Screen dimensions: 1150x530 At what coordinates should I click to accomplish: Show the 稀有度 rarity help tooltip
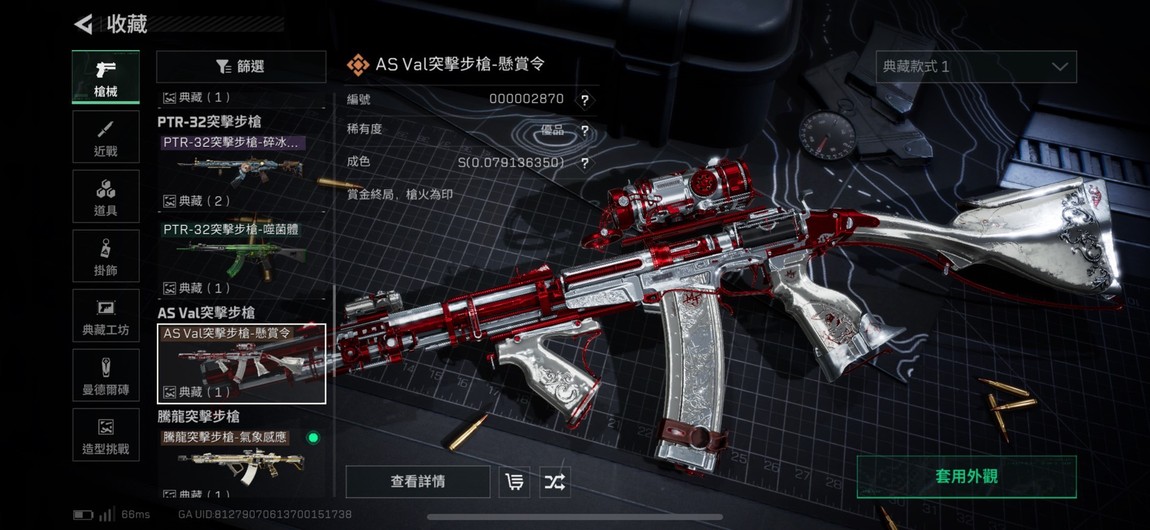pyautogui.click(x=585, y=131)
